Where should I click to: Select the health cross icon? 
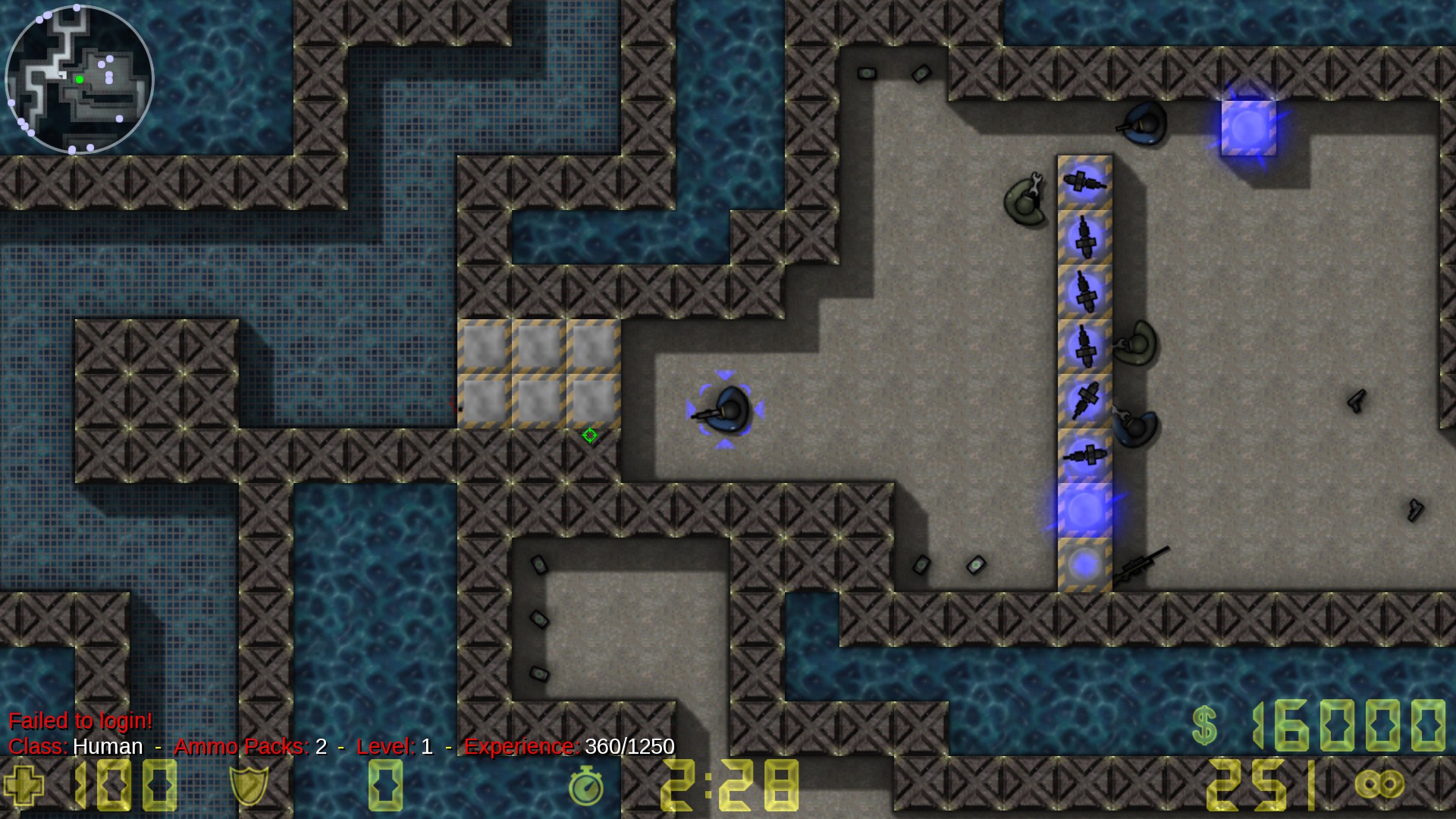pos(24,785)
